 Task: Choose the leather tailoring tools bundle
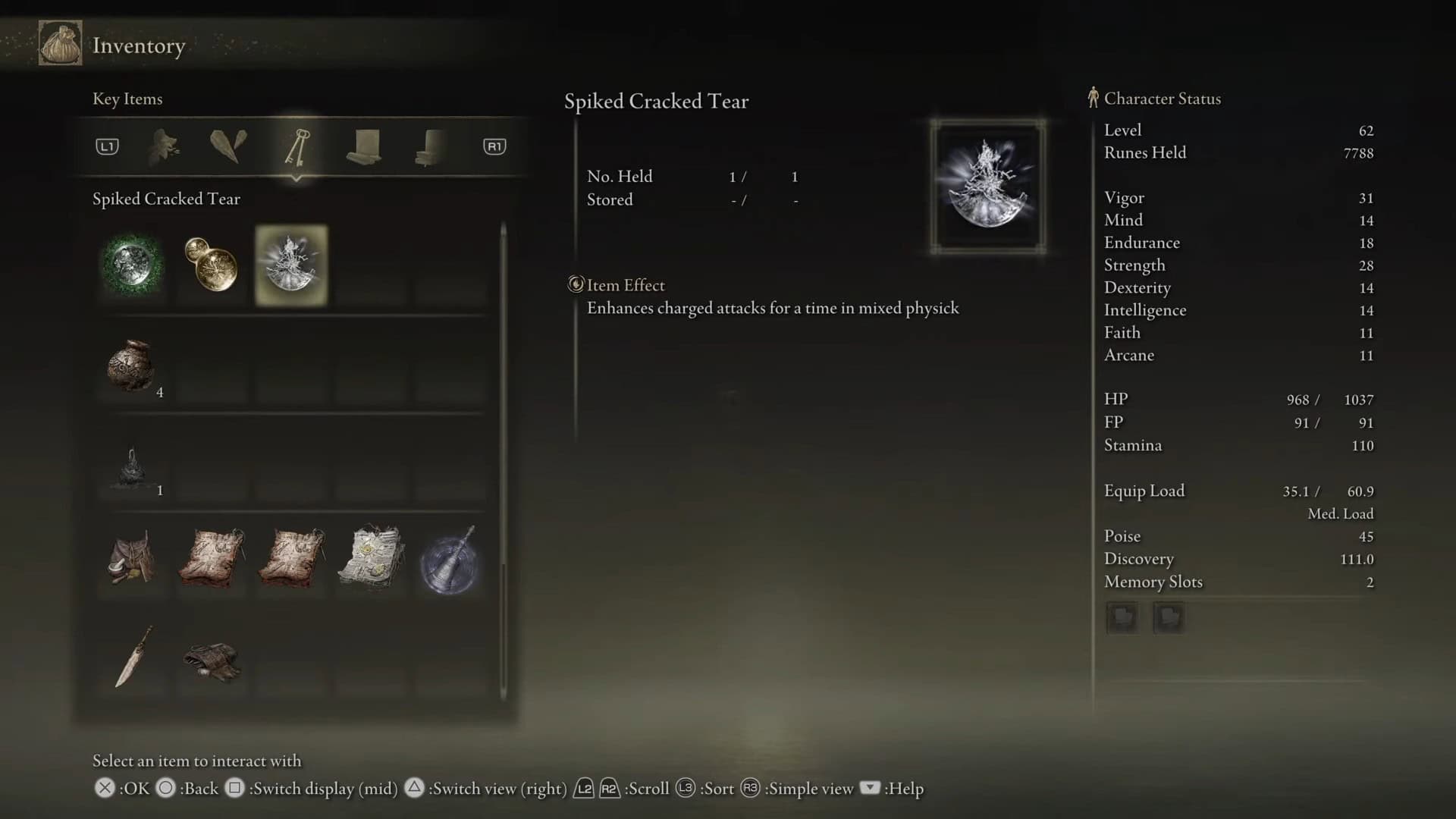point(212,660)
